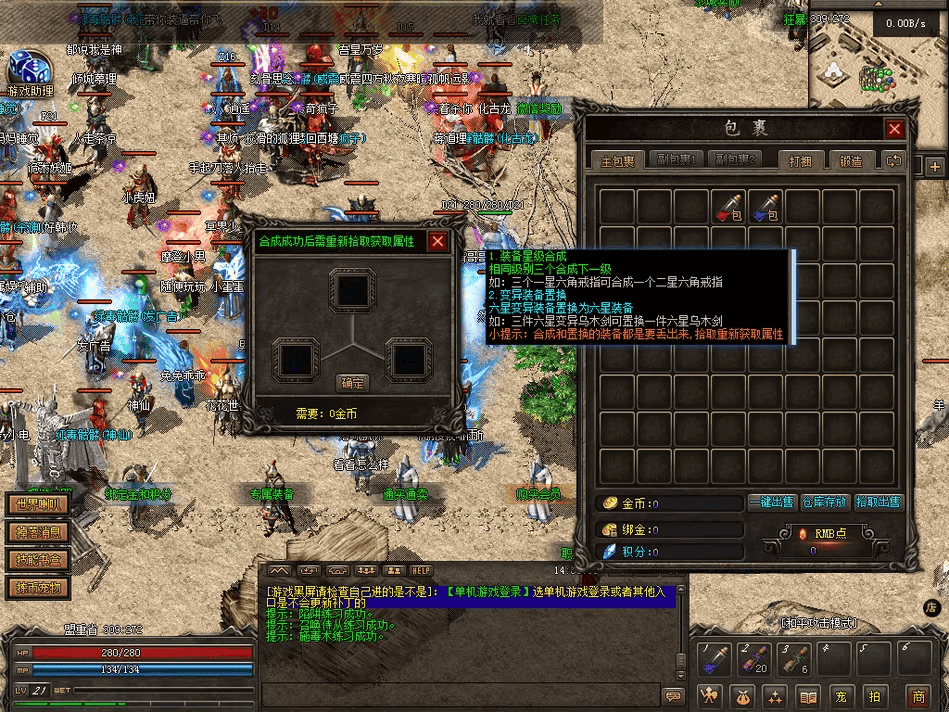Show 掉落消息 drop messages

[x=37, y=532]
